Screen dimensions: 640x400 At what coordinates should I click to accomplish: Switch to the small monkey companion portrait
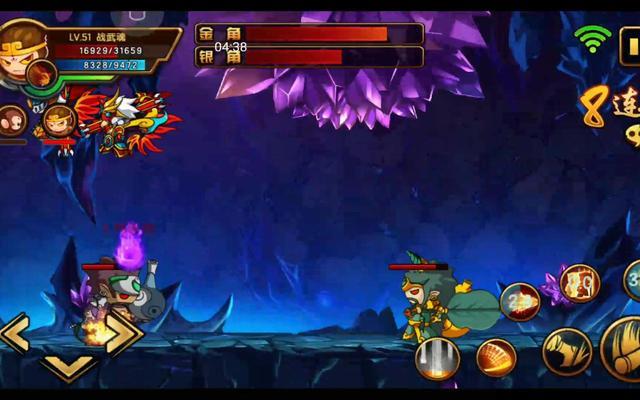(x=10, y=119)
